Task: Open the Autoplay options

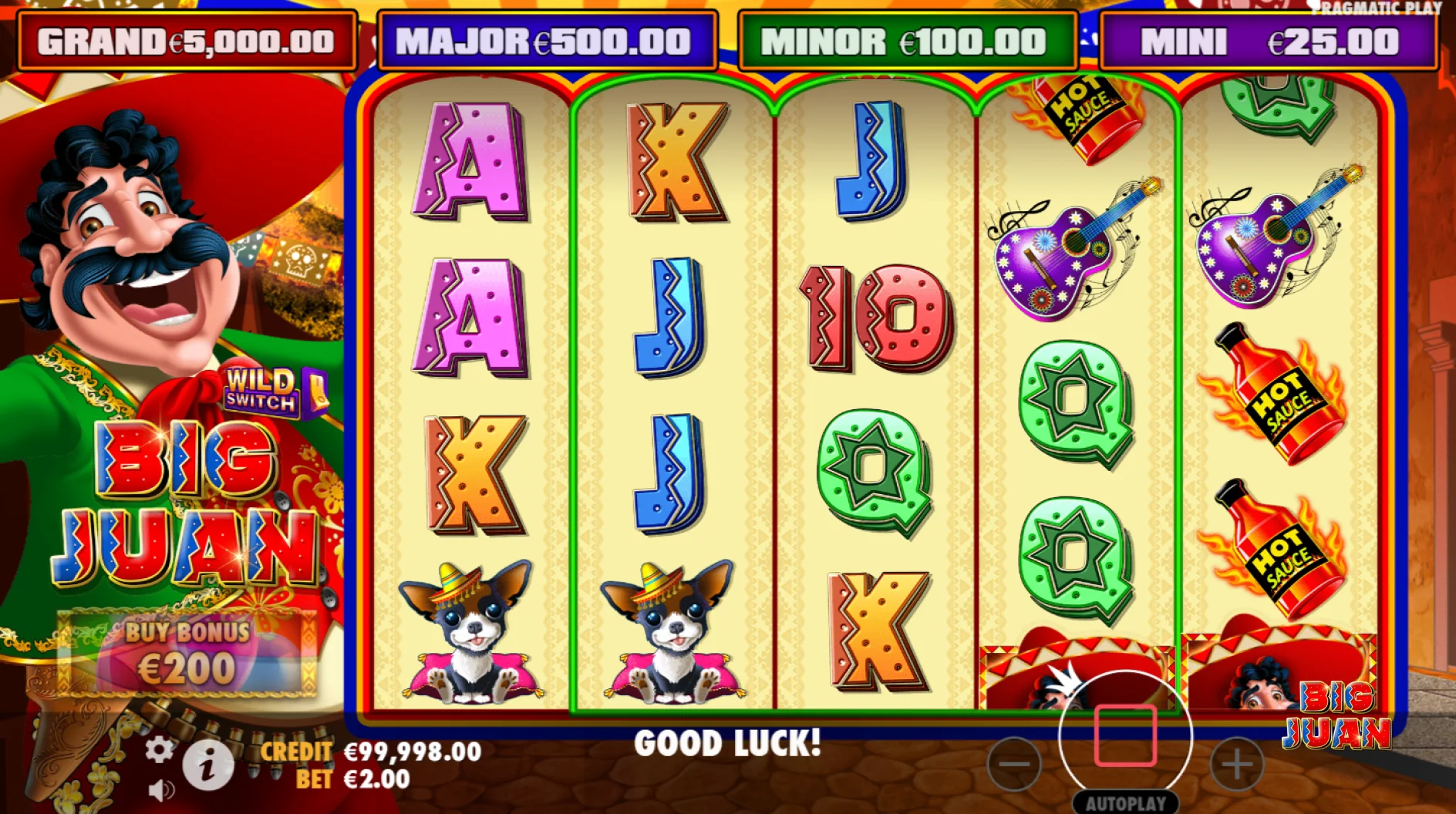Action: coord(1125,803)
